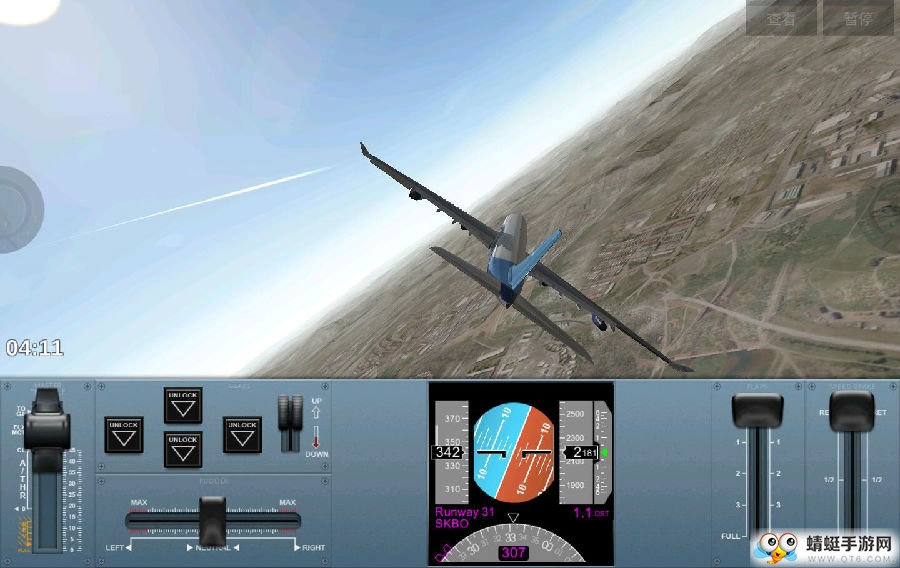Tap the virtual joystick on the left edge
The image size is (900, 568).
[15, 209]
